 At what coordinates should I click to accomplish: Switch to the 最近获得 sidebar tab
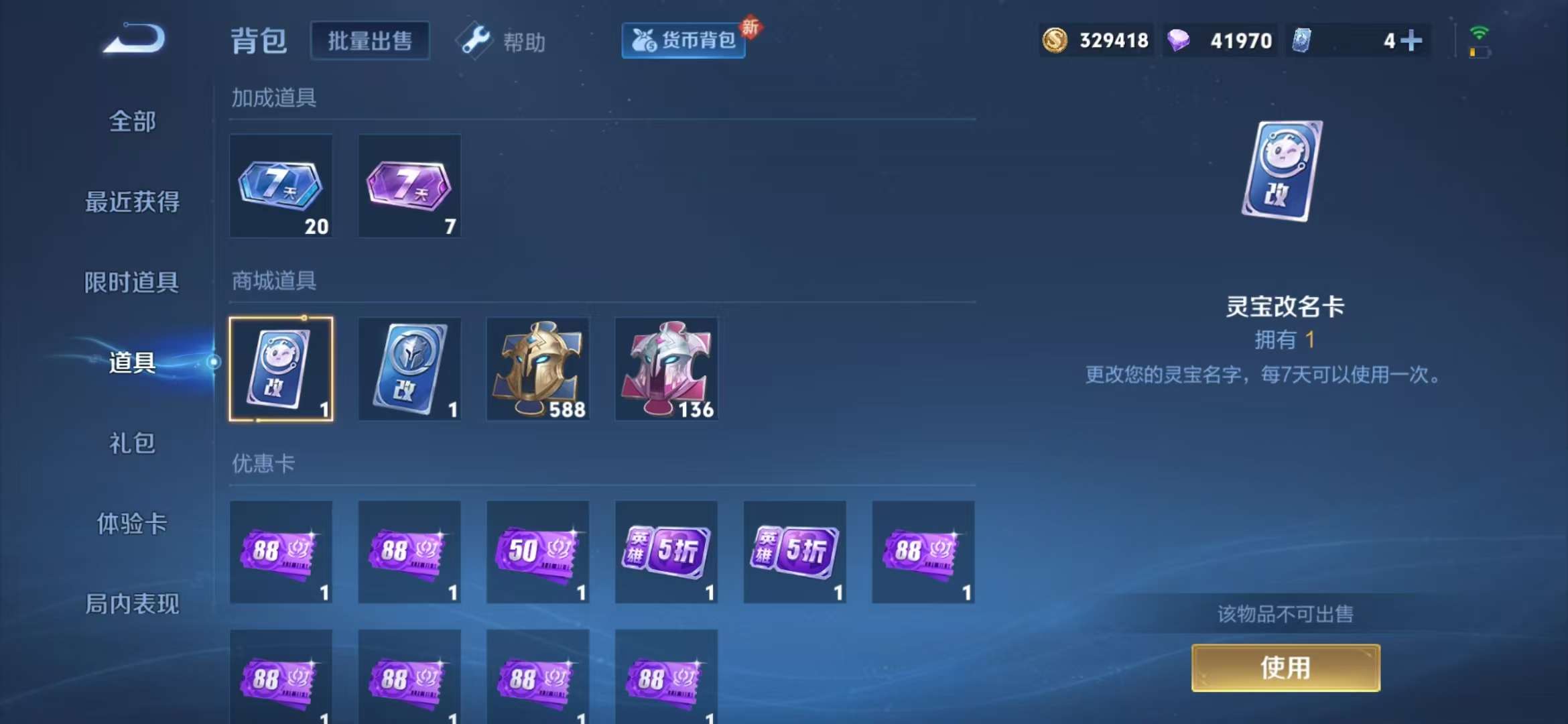(131, 201)
